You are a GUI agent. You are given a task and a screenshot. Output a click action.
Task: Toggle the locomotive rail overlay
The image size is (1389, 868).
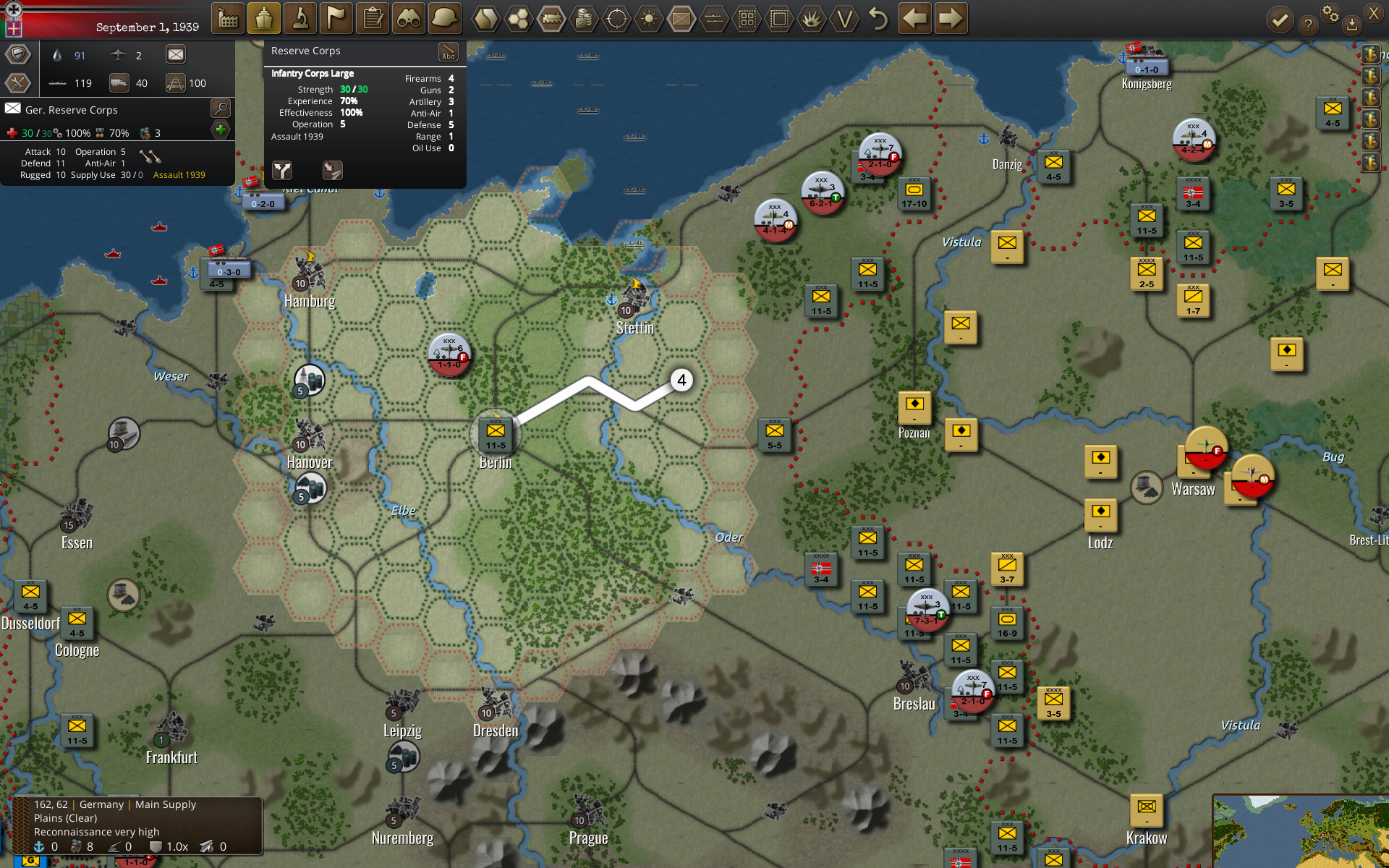pyautogui.click(x=551, y=19)
